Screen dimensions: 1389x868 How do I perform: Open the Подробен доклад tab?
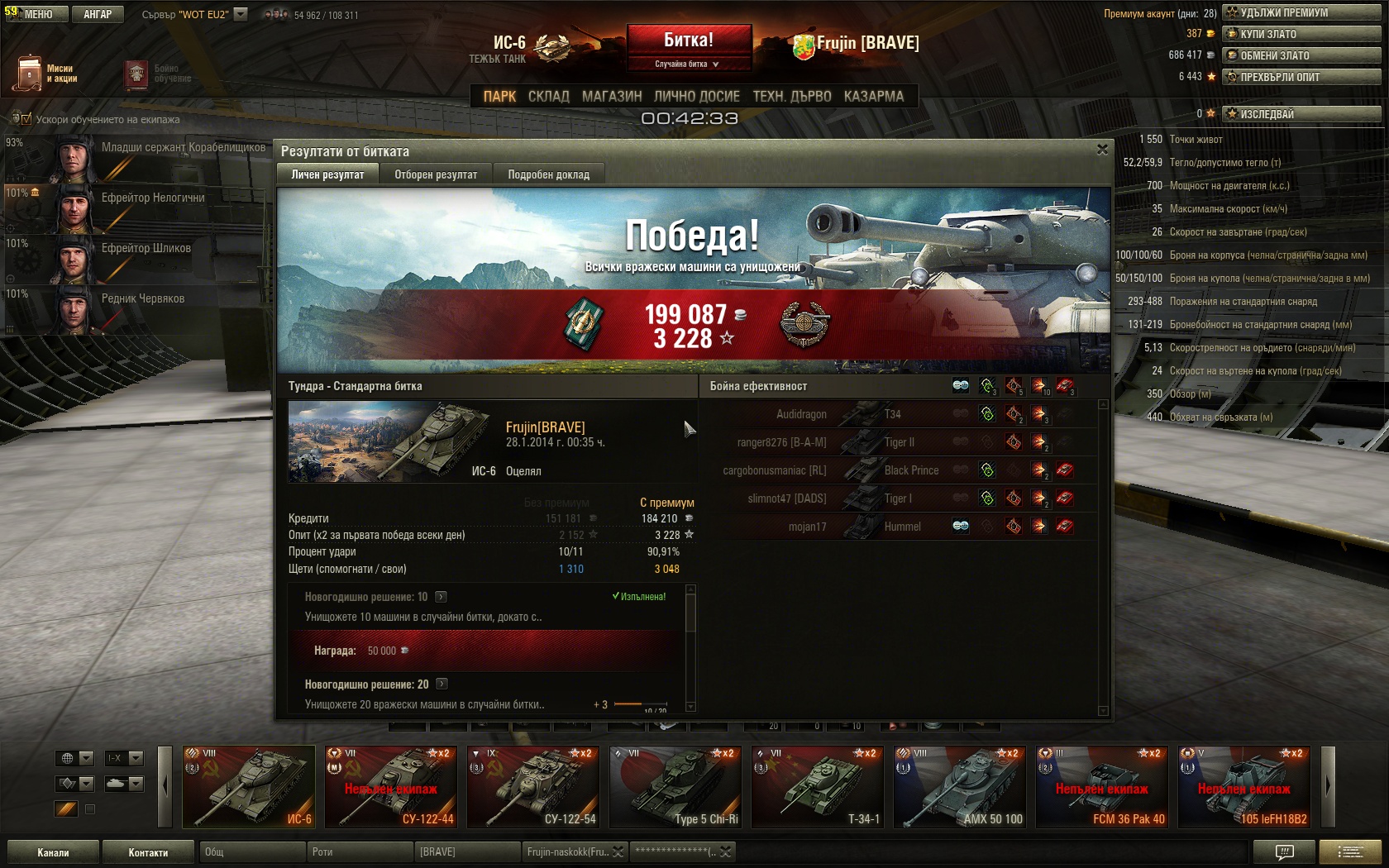point(548,174)
